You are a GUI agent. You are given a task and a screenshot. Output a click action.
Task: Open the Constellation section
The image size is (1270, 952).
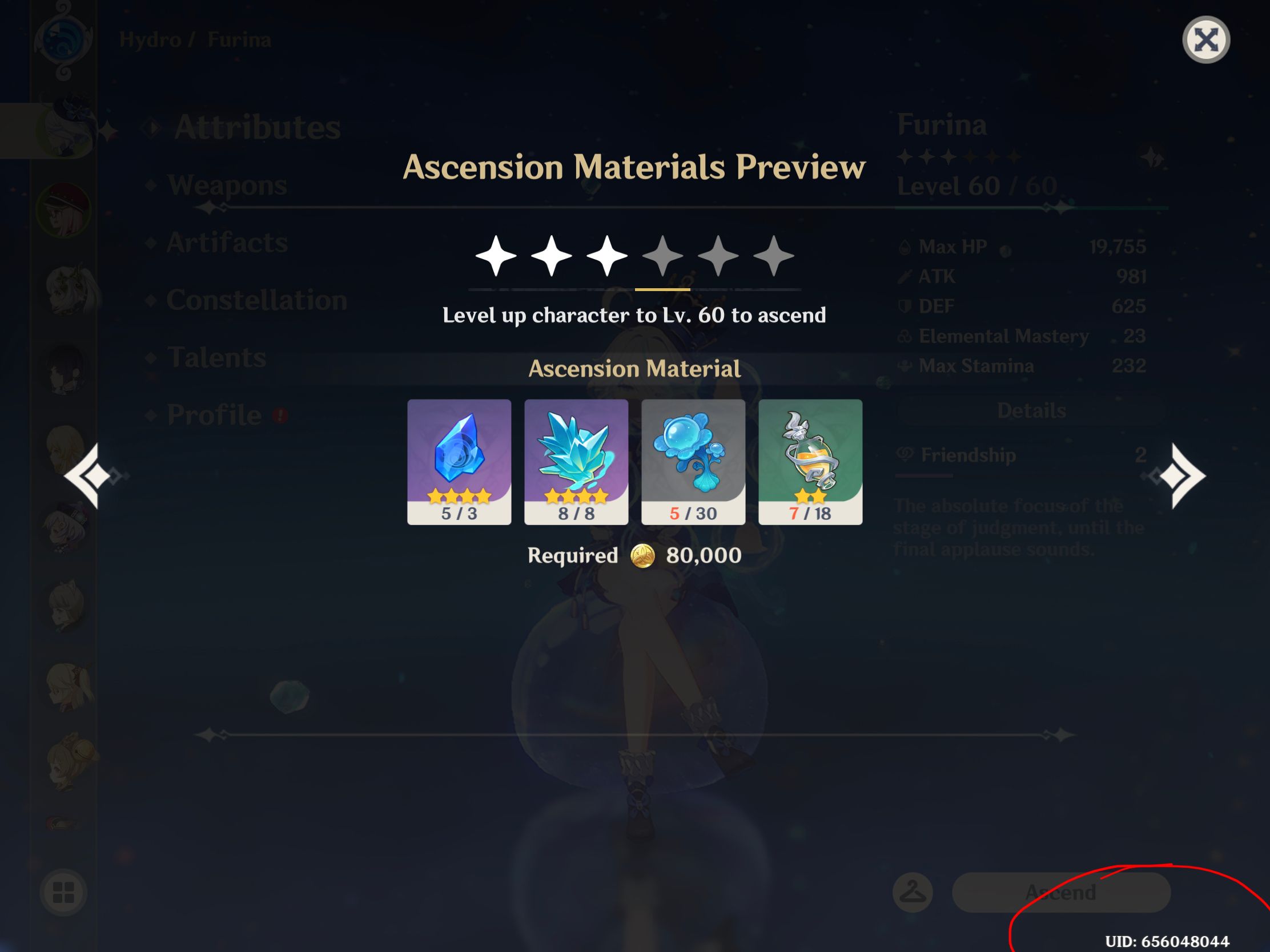pyautogui.click(x=257, y=300)
